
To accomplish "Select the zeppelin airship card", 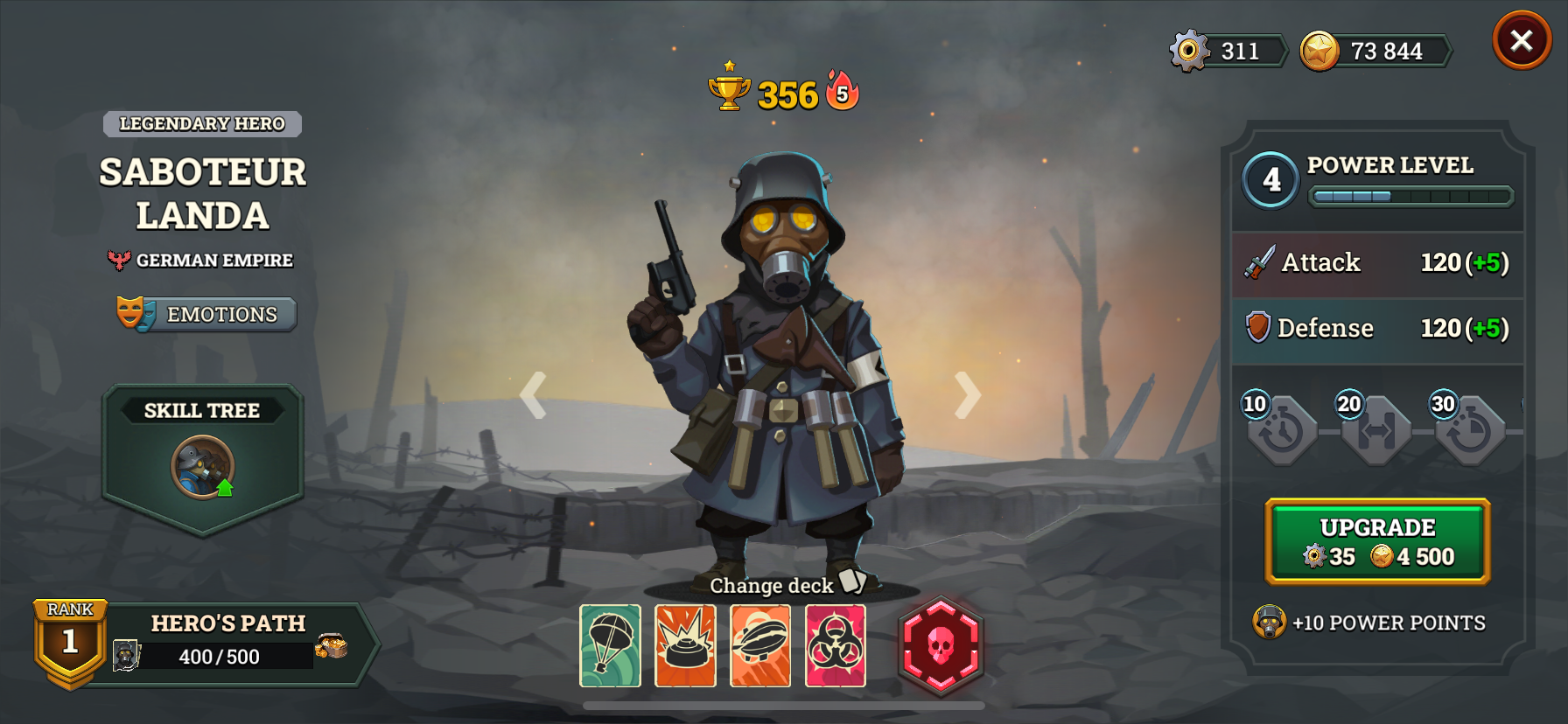I will click(761, 647).
